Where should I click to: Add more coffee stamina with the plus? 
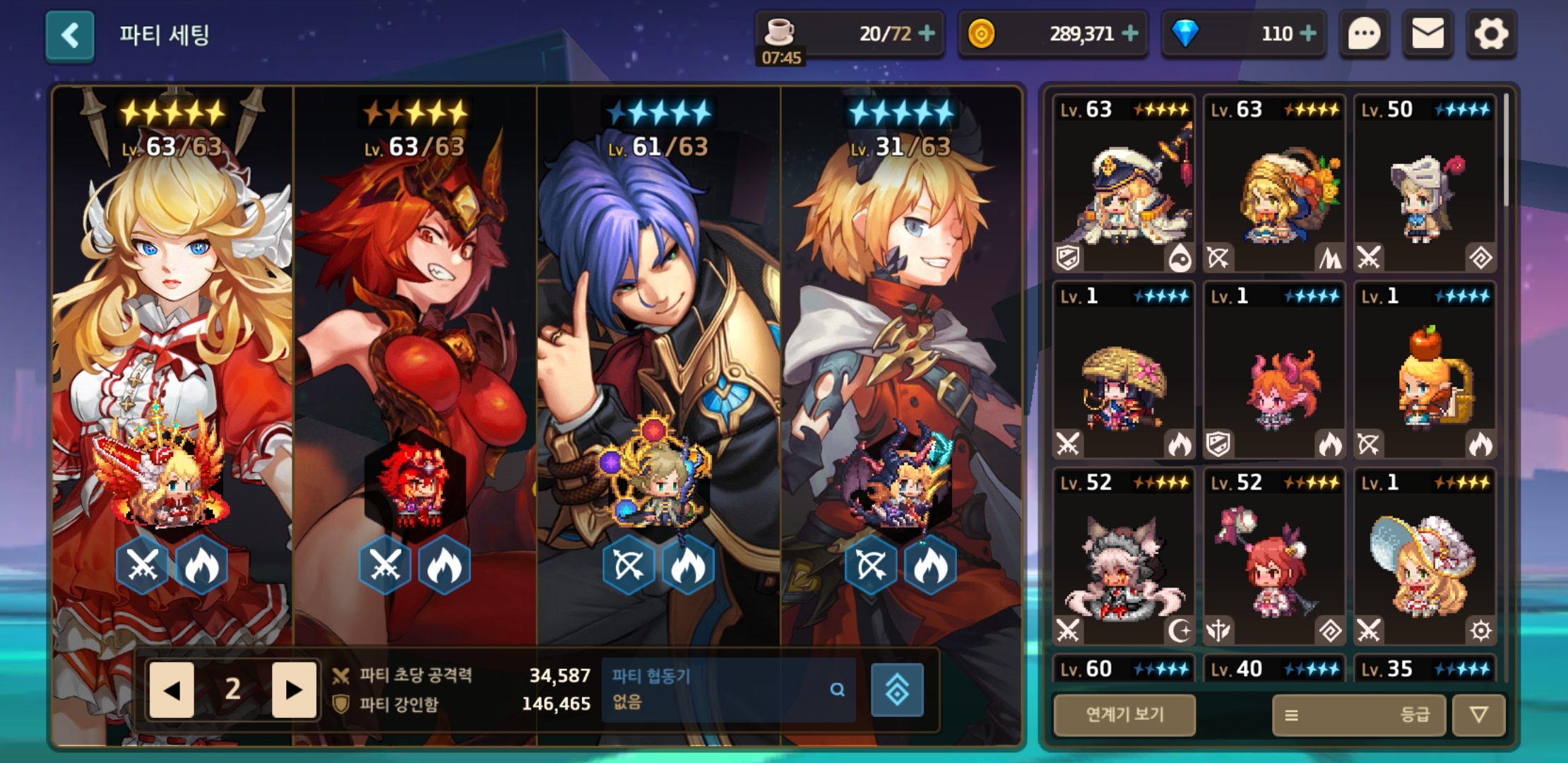tap(927, 33)
